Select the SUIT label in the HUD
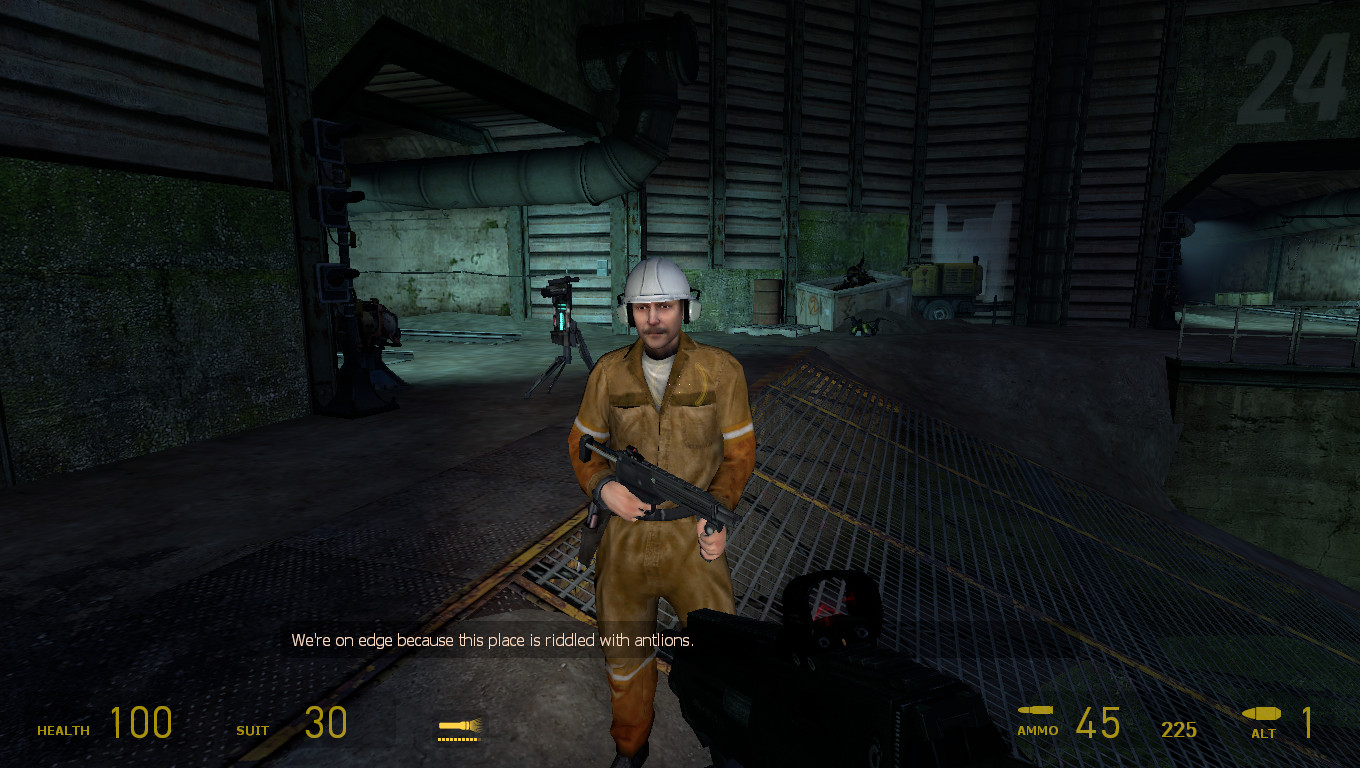This screenshot has width=1360, height=768. pyautogui.click(x=252, y=731)
